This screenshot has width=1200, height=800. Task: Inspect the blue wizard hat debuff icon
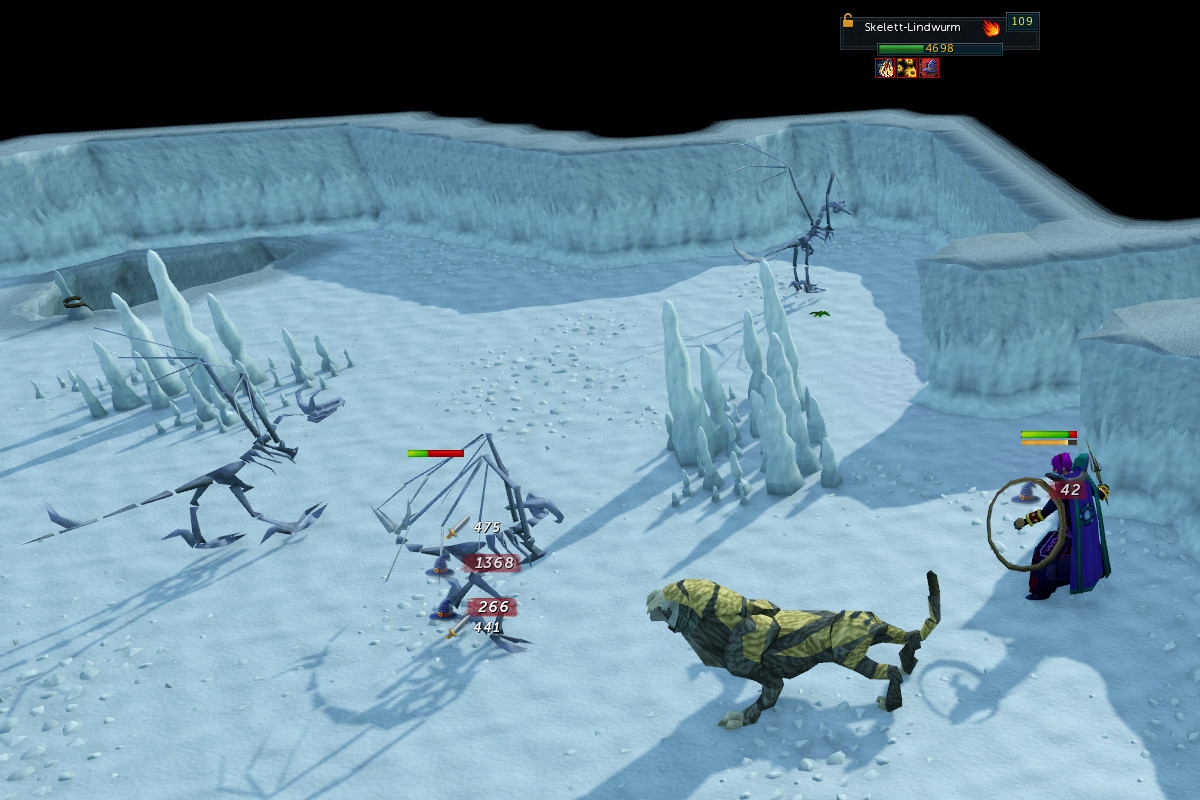[929, 68]
